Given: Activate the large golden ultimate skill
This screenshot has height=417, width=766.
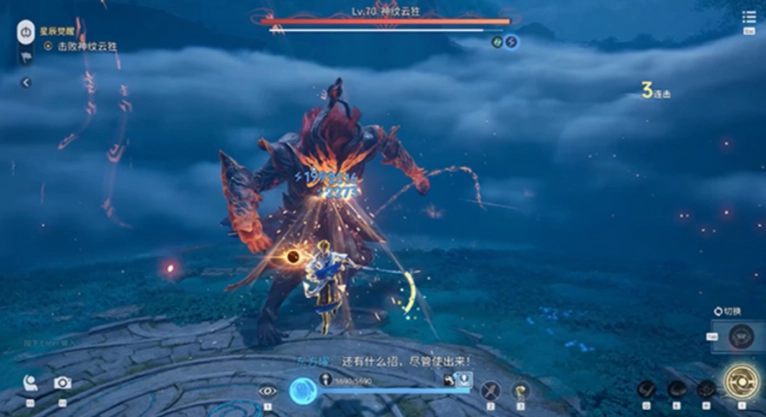Looking at the screenshot, I should pos(741,382).
